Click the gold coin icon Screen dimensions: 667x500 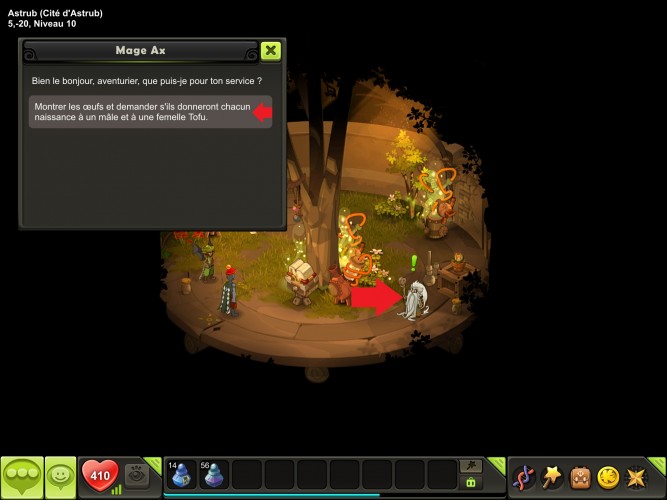pyautogui.click(x=608, y=476)
